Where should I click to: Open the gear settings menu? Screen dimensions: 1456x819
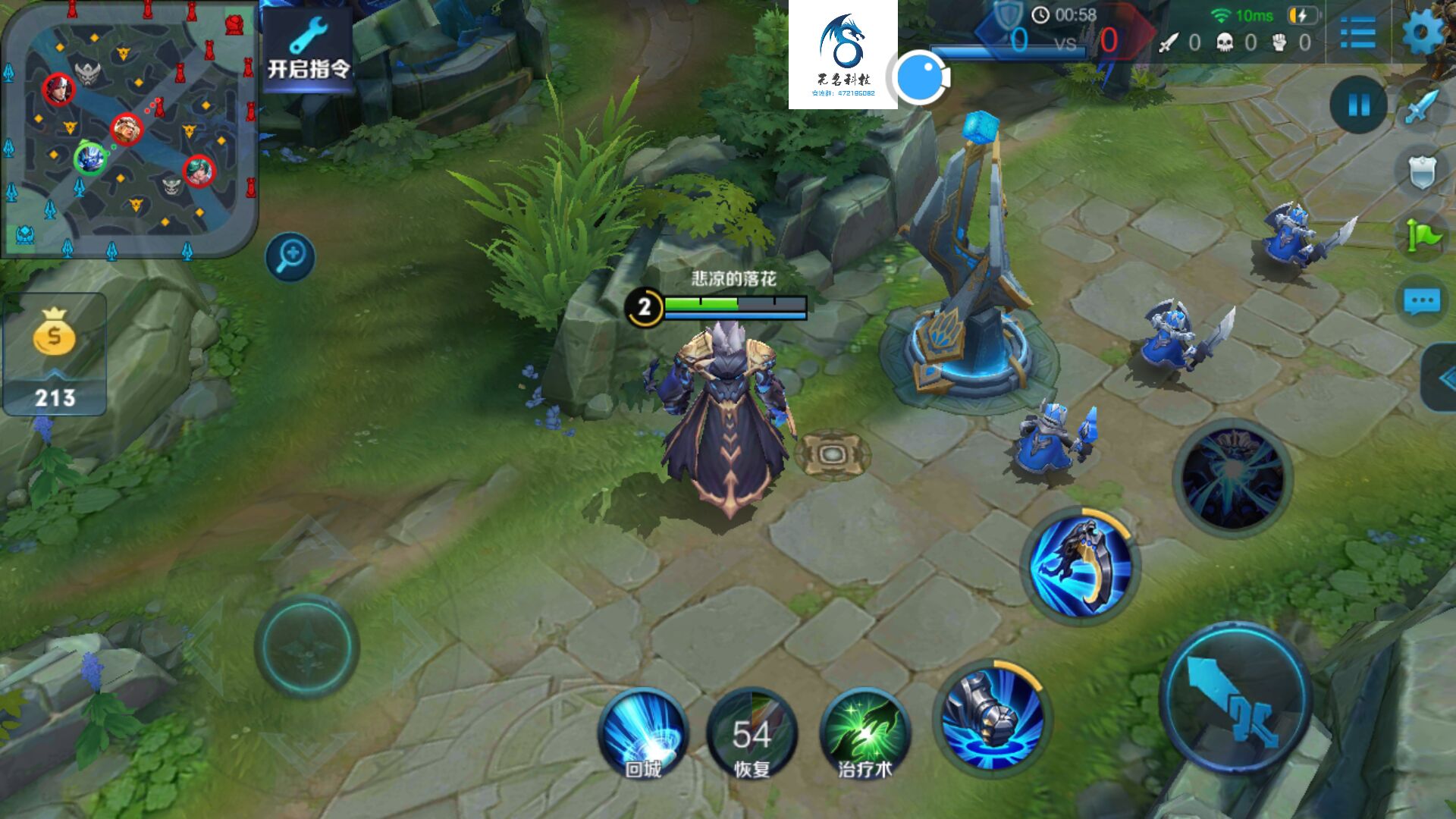click(x=1423, y=33)
